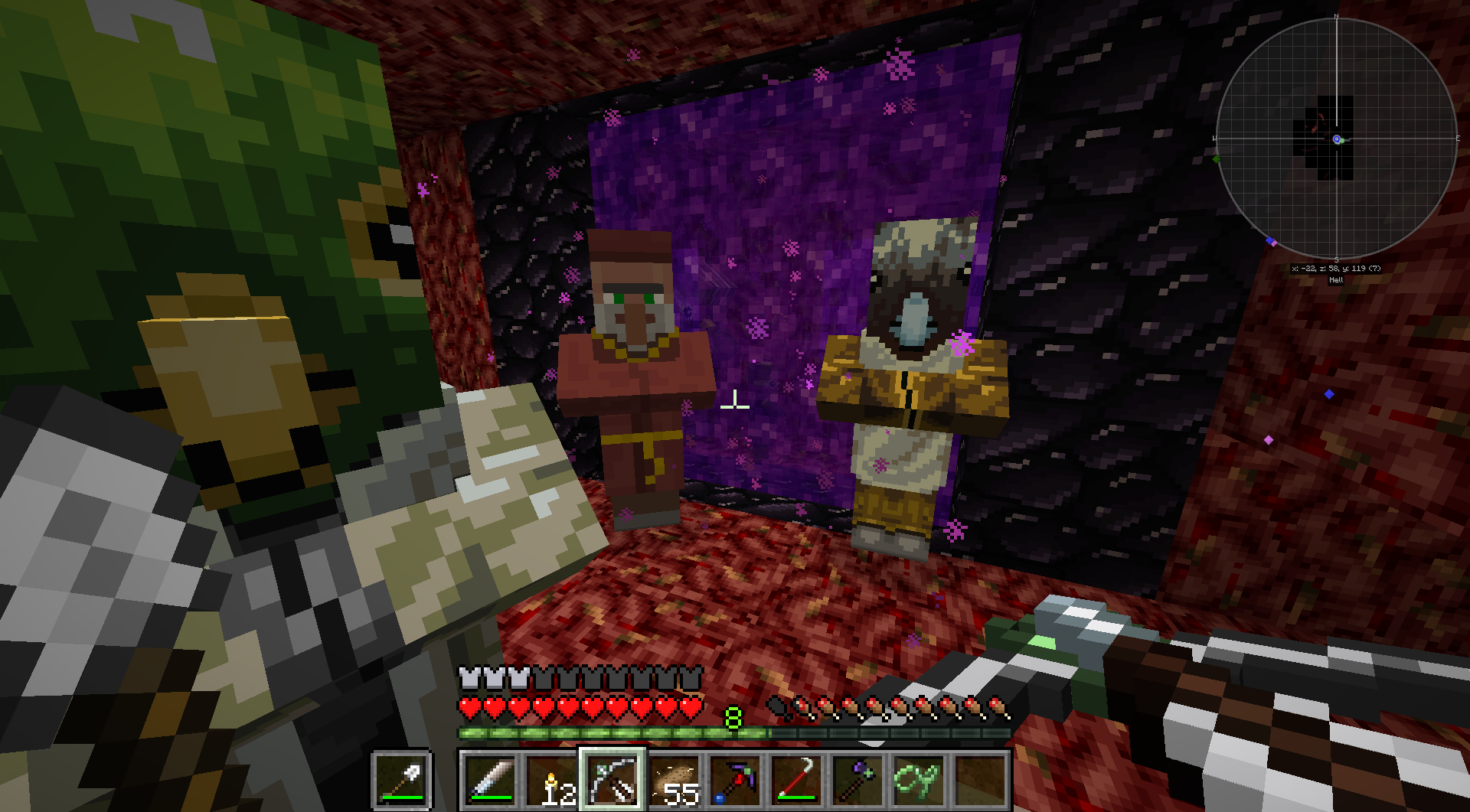Select the red-handled scythe slot
The width and height of the screenshot is (1470, 812).
pos(796,780)
